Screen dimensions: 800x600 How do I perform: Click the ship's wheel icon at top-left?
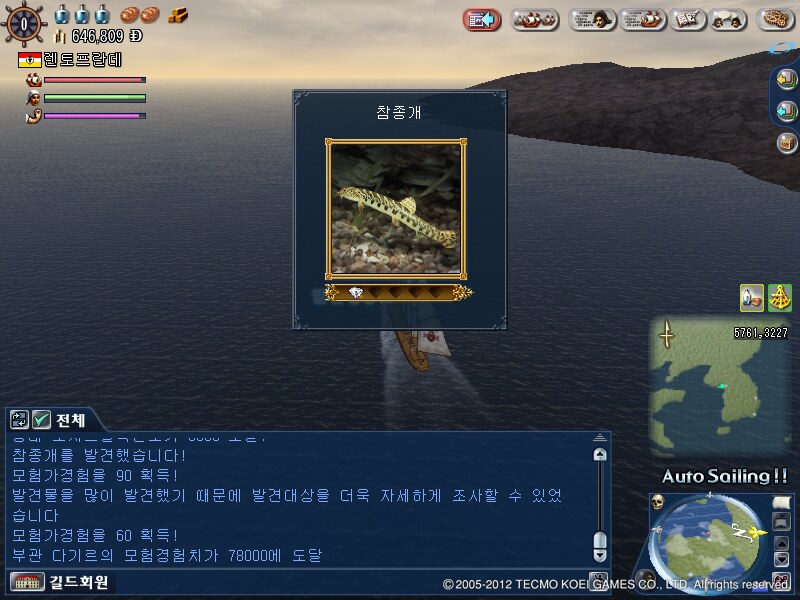pyautogui.click(x=24, y=24)
